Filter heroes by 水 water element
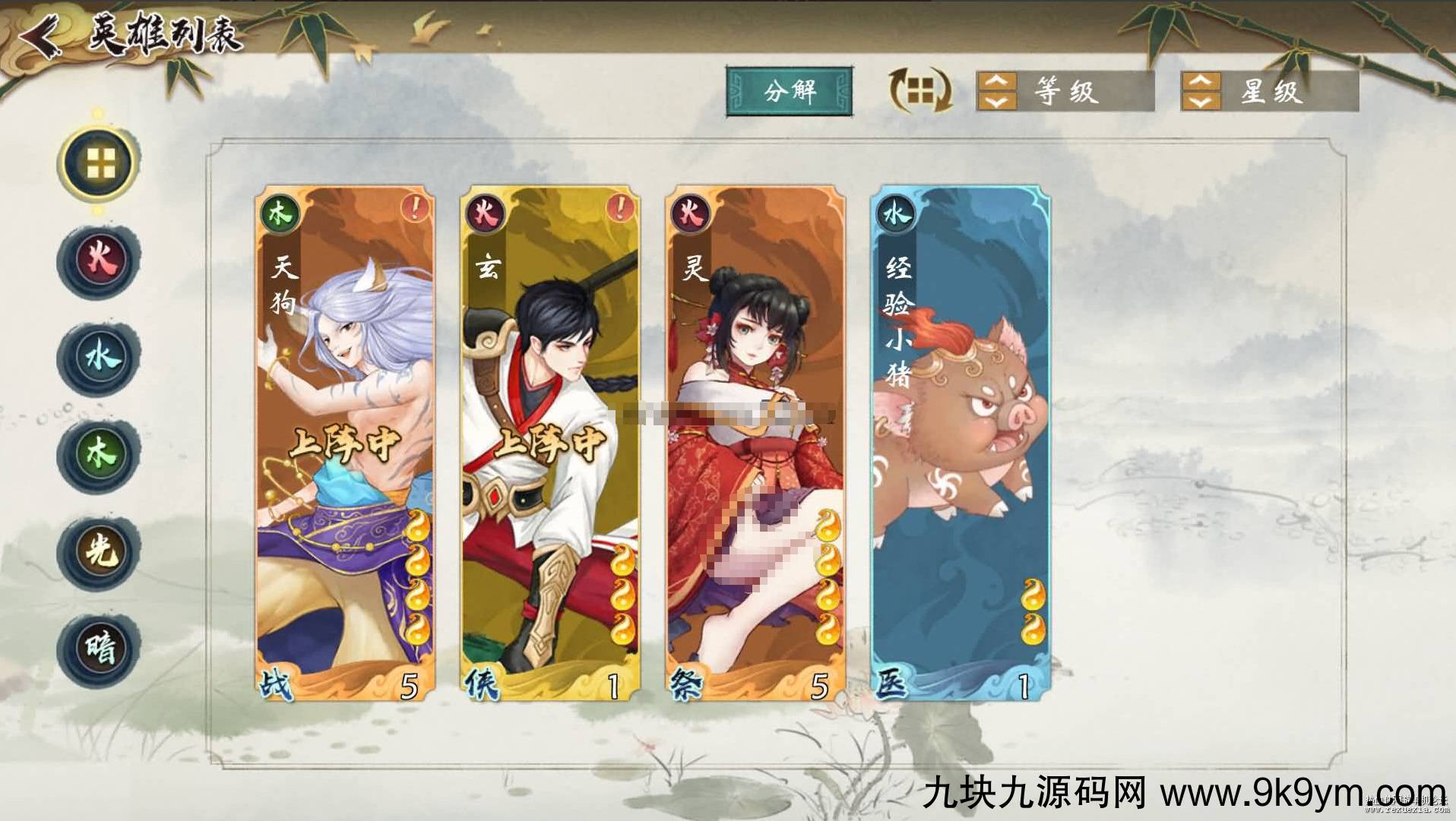 coord(99,357)
